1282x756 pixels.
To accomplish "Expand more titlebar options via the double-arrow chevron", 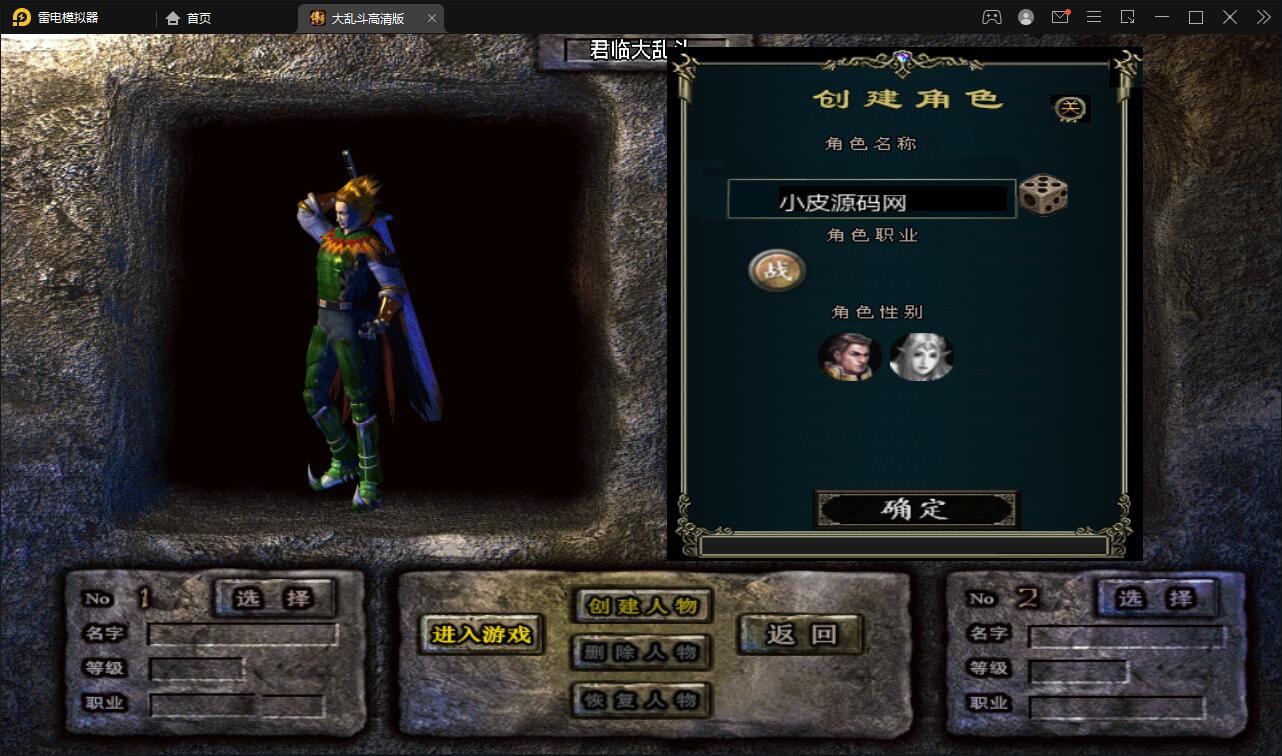I will point(1262,17).
